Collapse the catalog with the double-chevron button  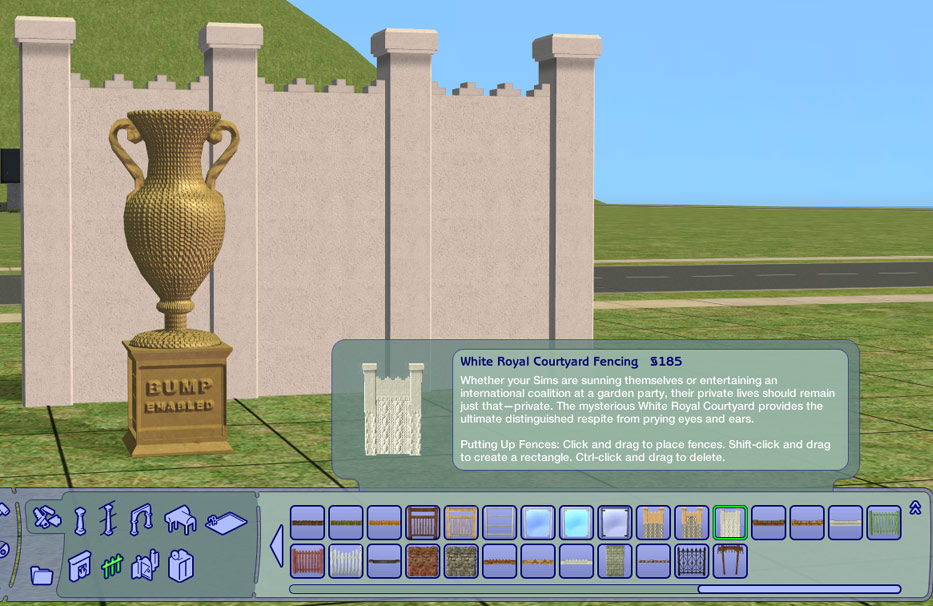pyautogui.click(x=914, y=507)
